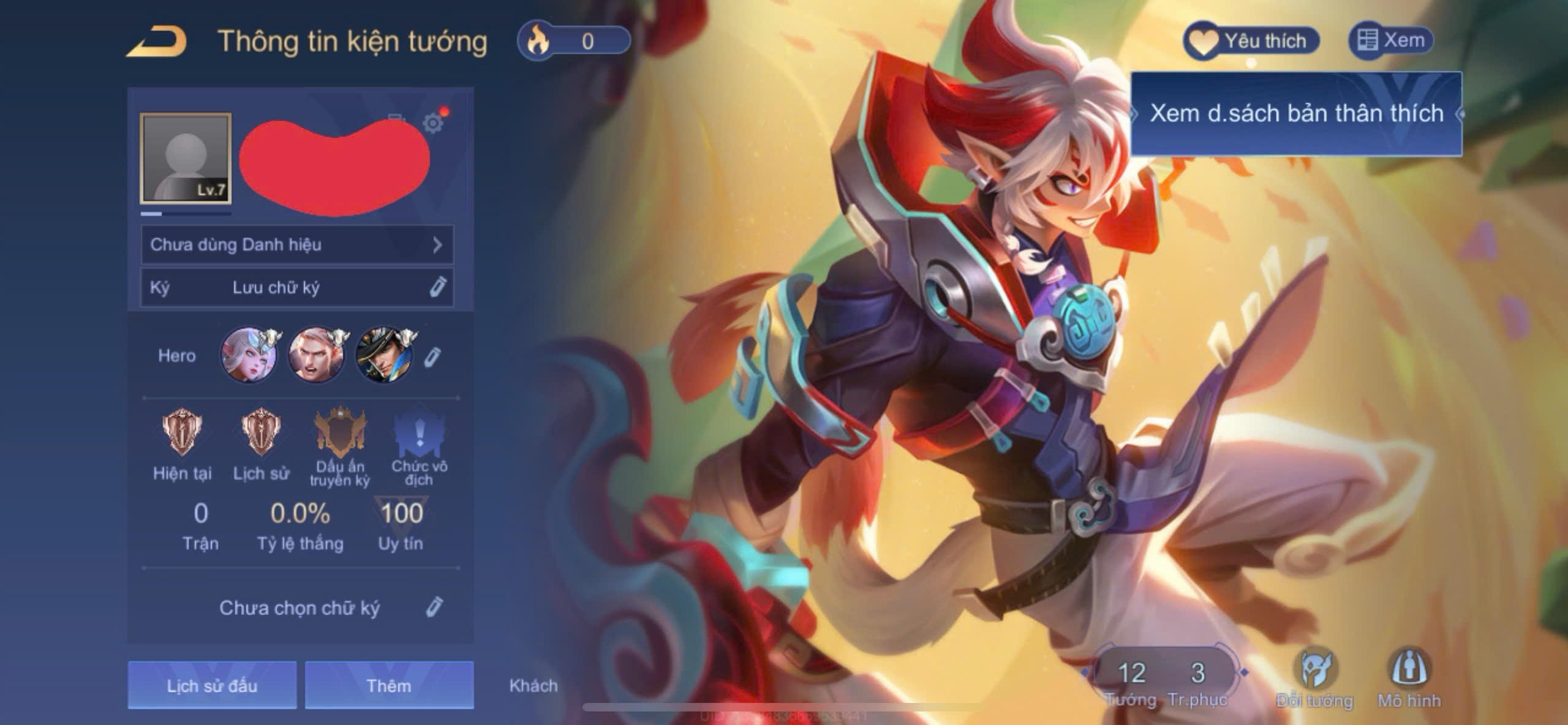Edit the Chưa chọn chữ ký pencil

tap(434, 607)
